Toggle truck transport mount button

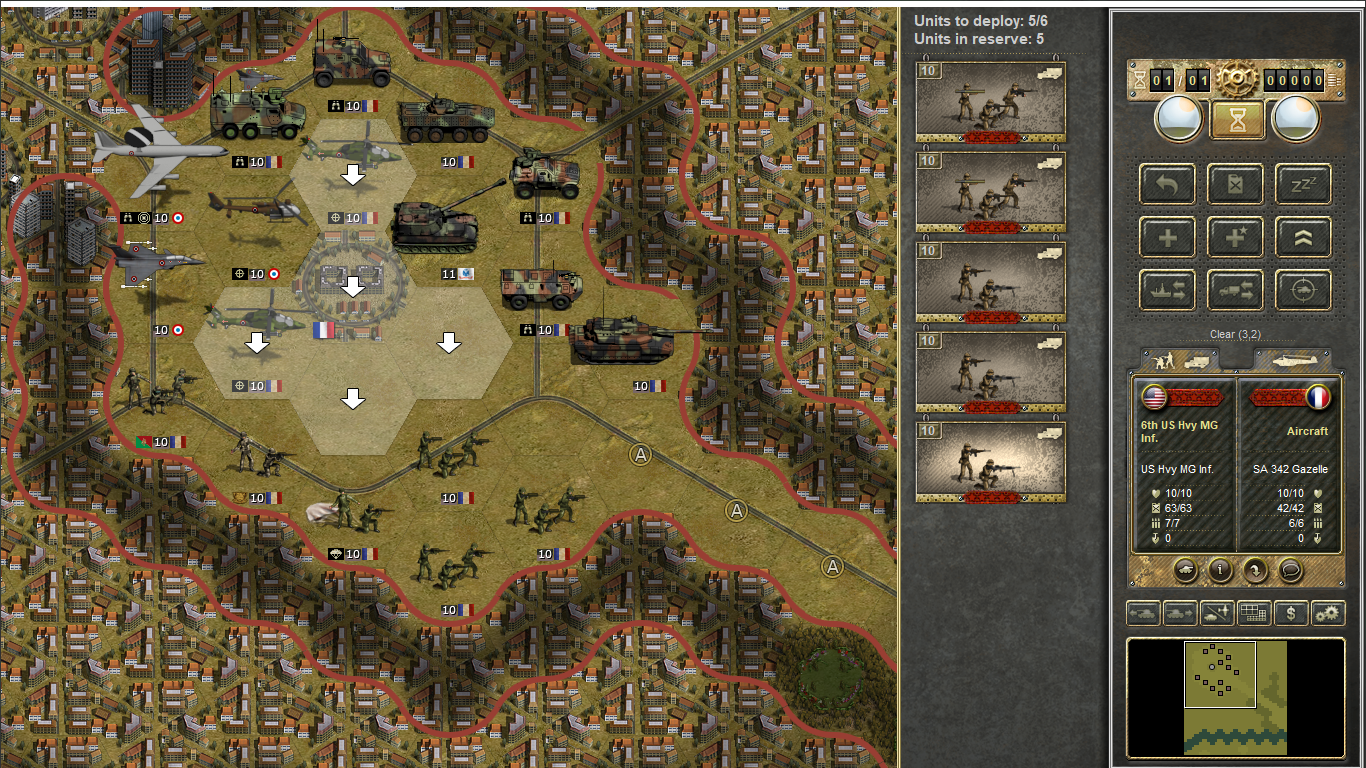point(1236,290)
